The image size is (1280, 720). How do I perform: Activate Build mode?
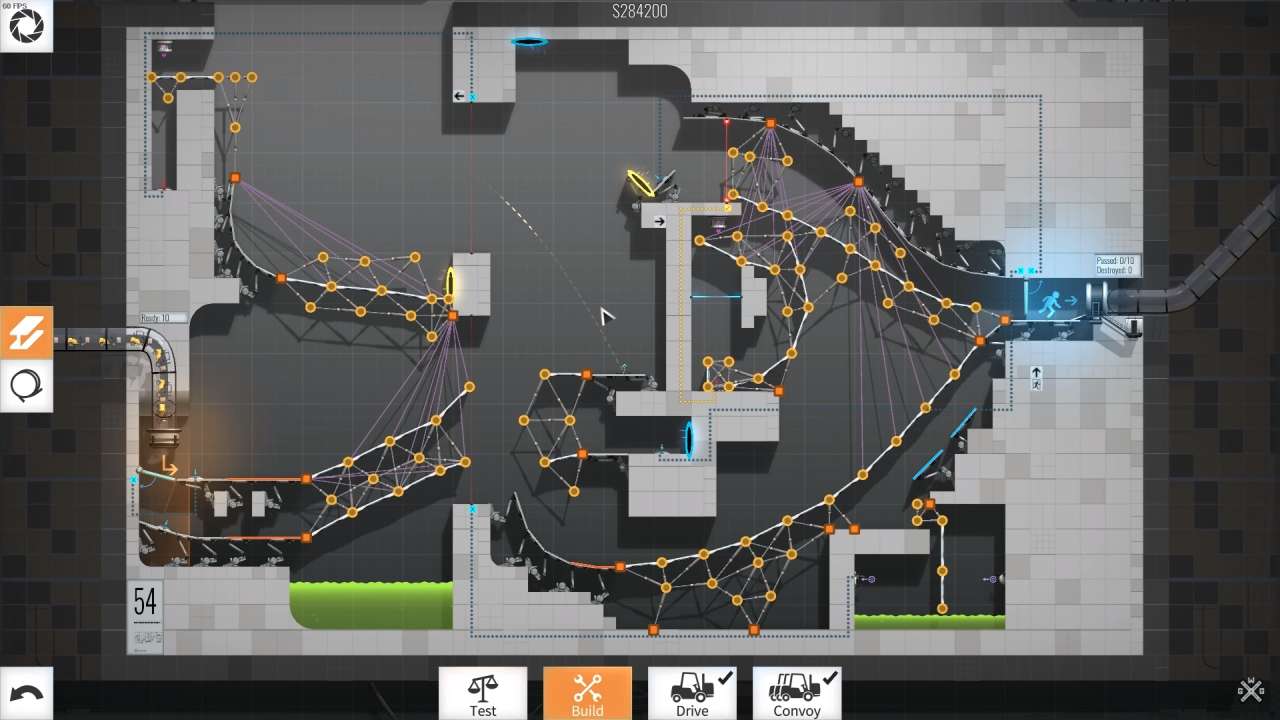click(x=587, y=693)
